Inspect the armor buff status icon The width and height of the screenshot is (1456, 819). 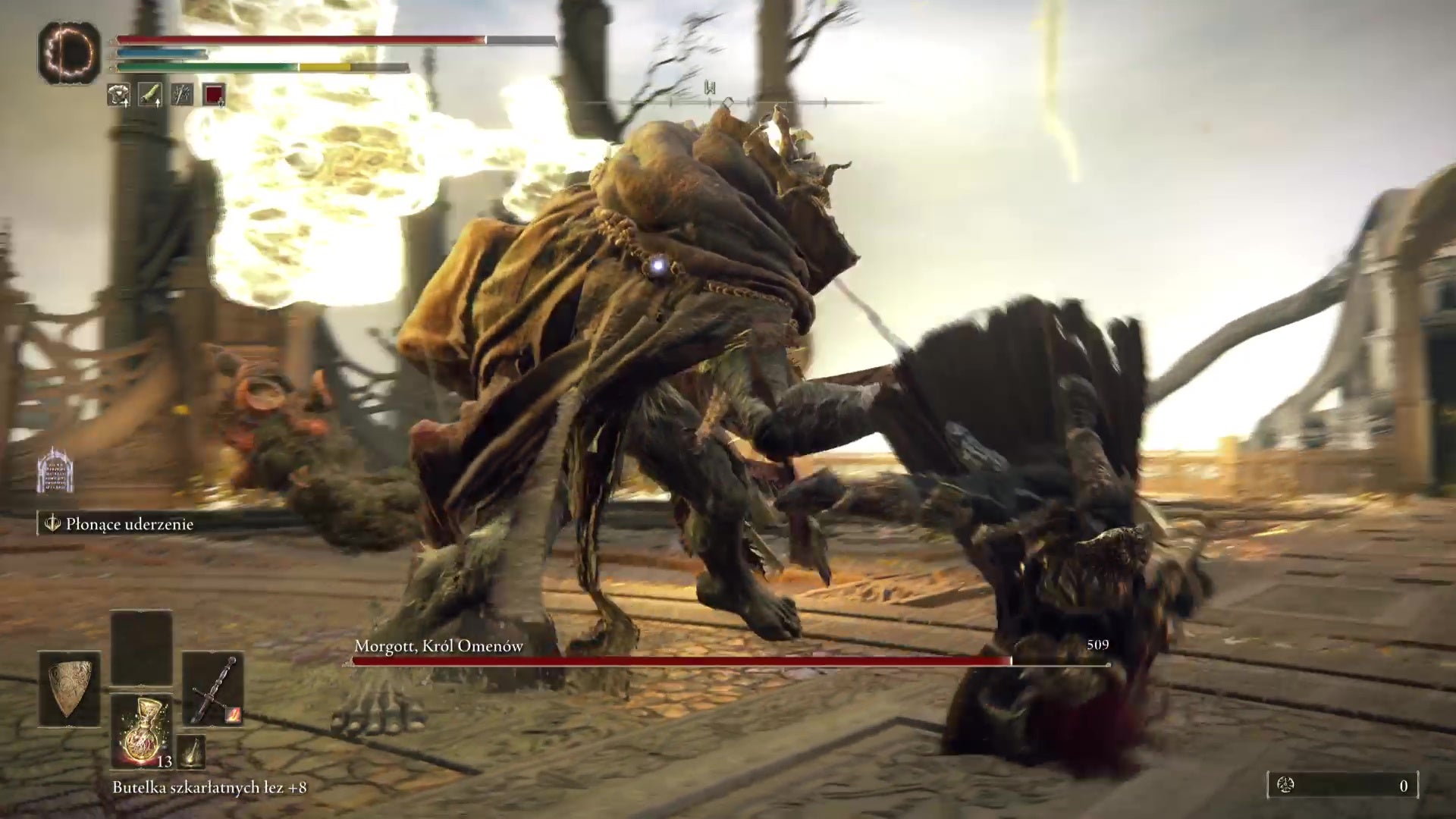(x=118, y=95)
